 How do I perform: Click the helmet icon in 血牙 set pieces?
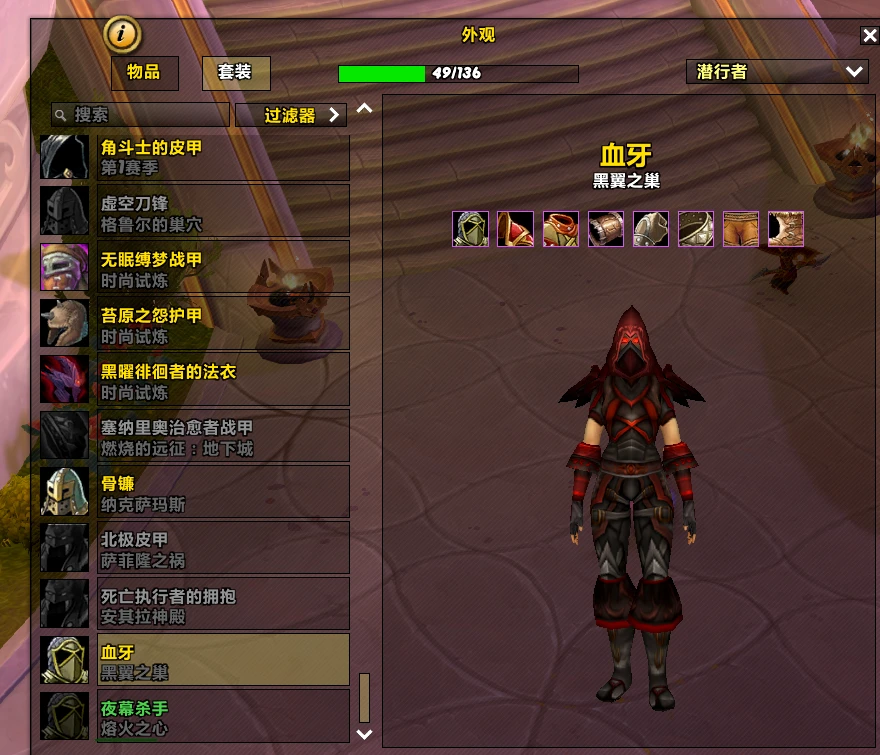coord(470,229)
